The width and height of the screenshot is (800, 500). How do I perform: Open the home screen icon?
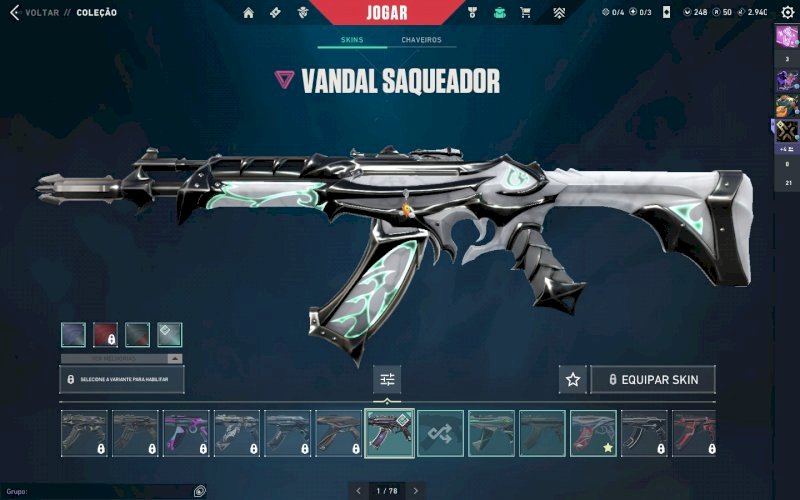point(248,12)
